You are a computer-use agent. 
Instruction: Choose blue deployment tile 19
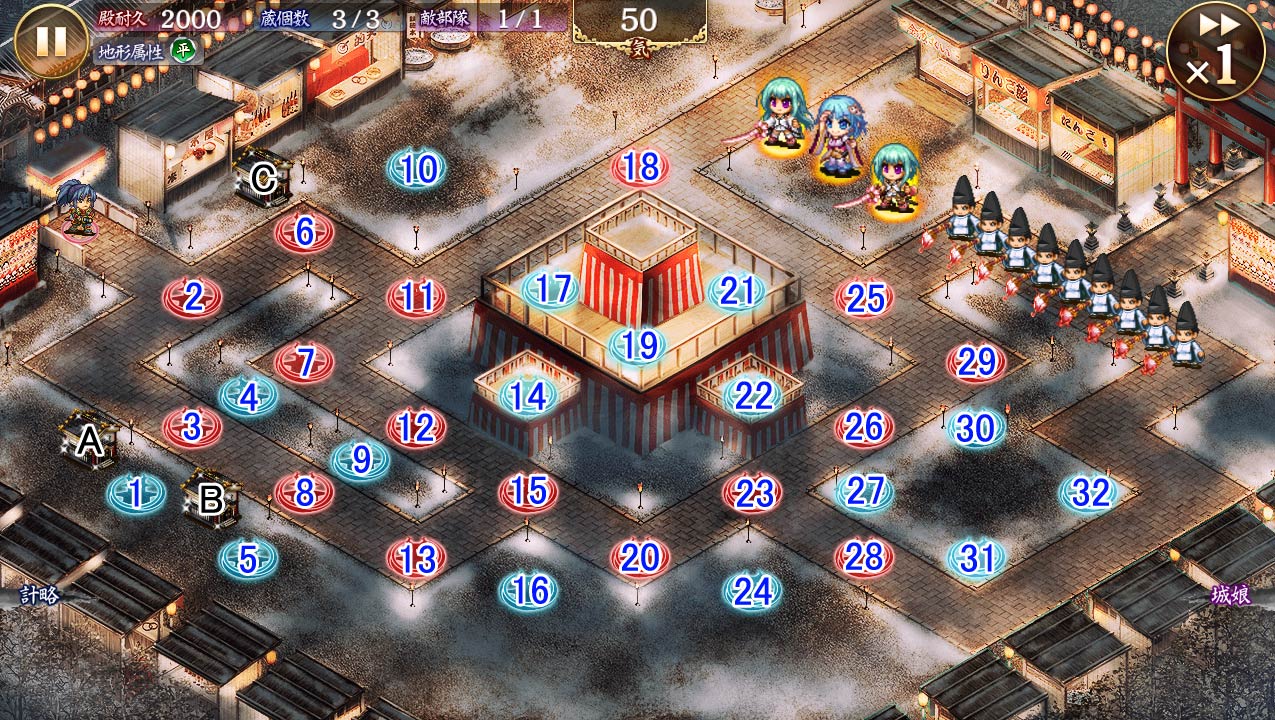click(x=639, y=346)
